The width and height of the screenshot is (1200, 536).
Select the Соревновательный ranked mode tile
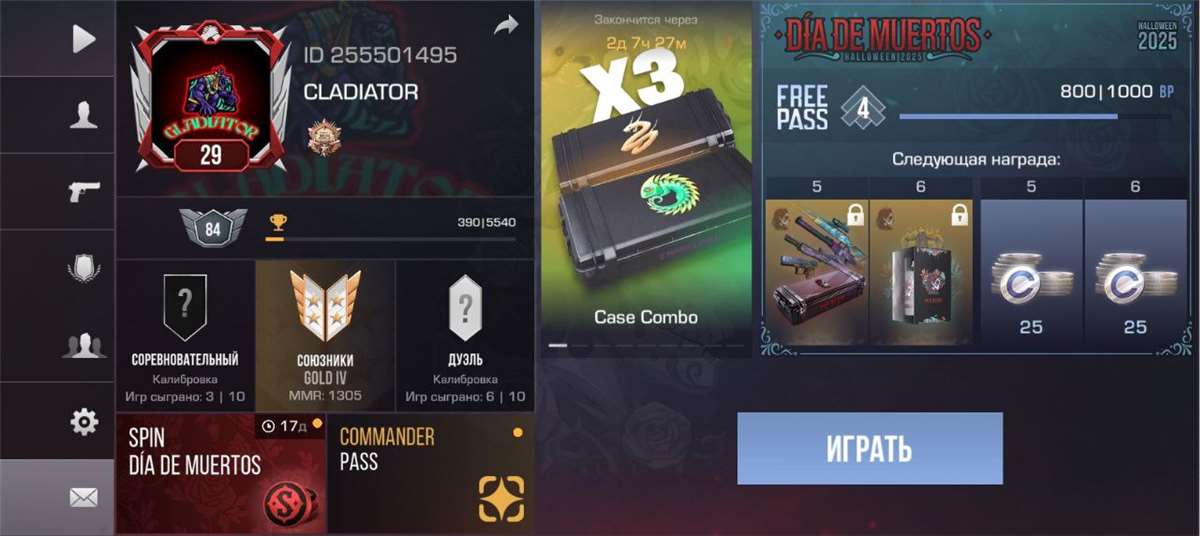pyautogui.click(x=185, y=335)
